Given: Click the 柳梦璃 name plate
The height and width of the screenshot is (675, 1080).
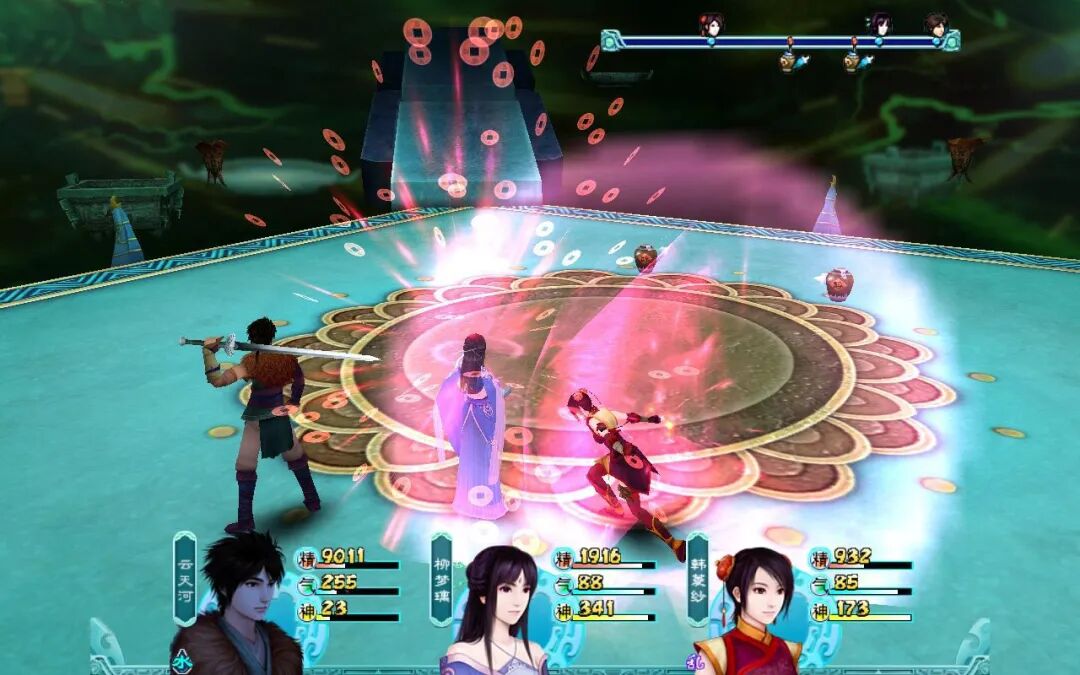Looking at the screenshot, I should coord(441,578).
